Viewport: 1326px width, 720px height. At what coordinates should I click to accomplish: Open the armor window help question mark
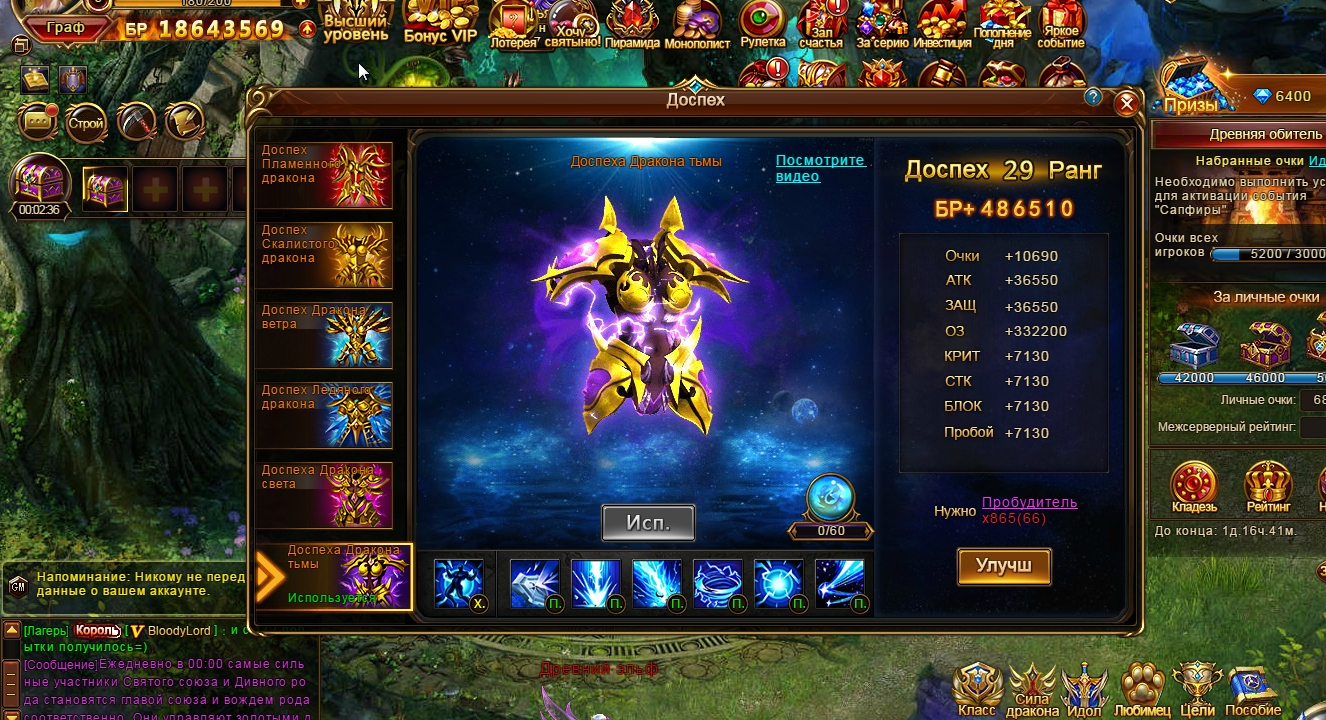[x=1093, y=97]
